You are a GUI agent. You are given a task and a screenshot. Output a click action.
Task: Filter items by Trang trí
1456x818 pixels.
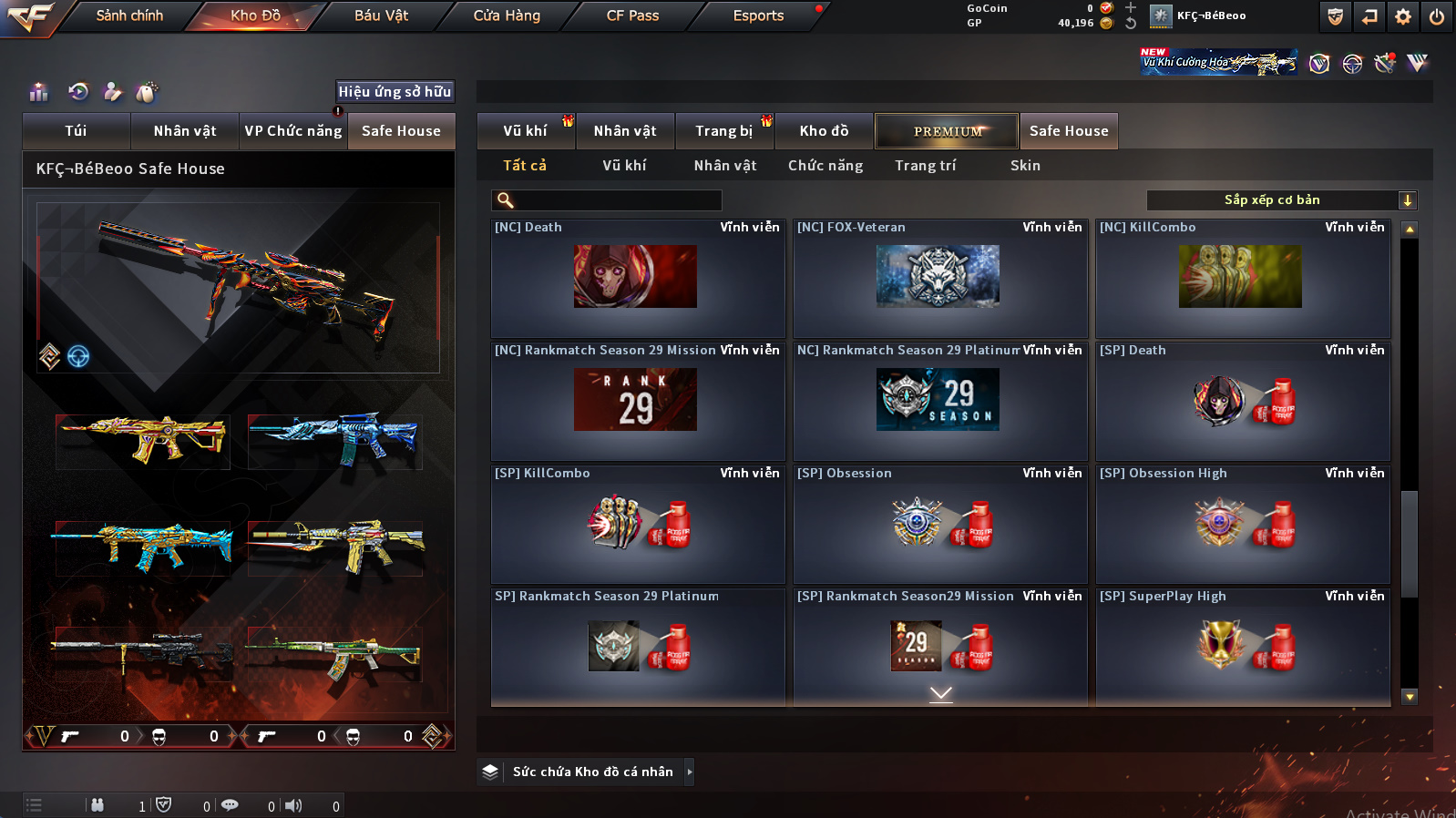click(925, 166)
